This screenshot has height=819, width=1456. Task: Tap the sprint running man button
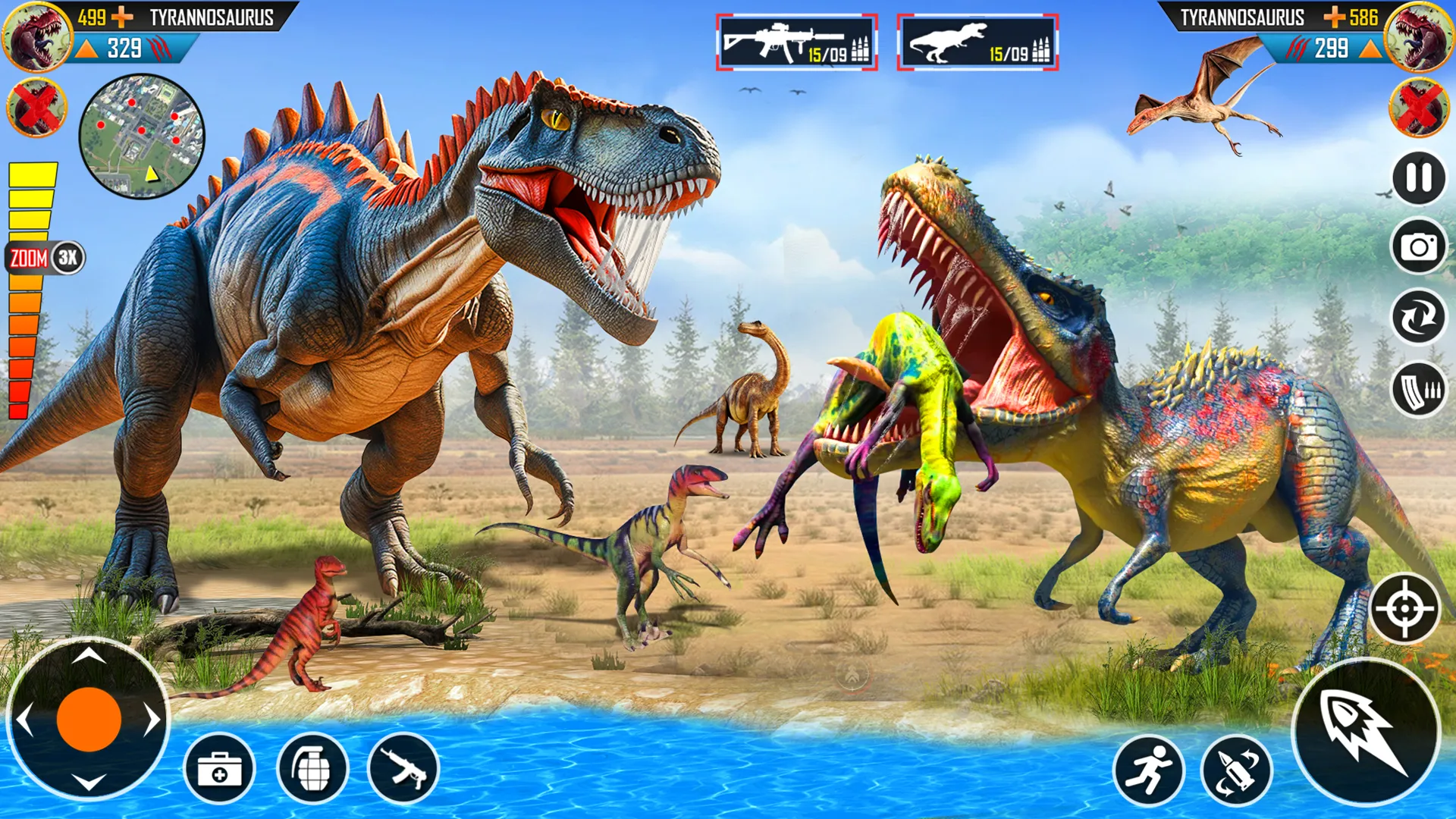tap(1148, 770)
